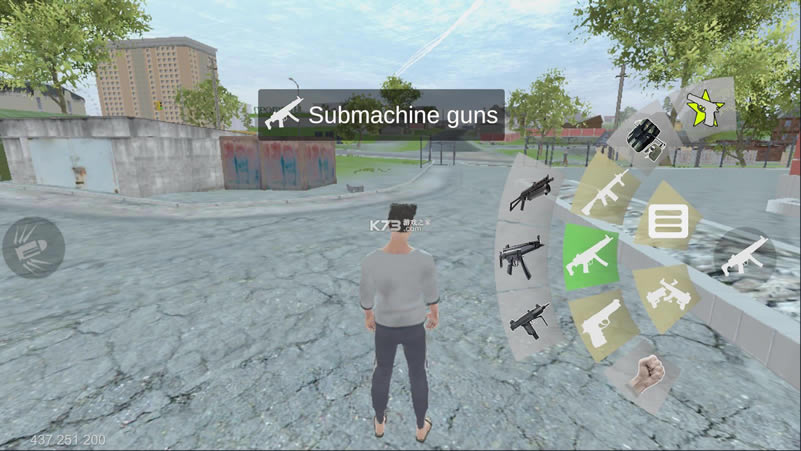Image resolution: width=801 pixels, height=451 pixels.
Task: Select the green submachine gun category
Action: click(591, 256)
